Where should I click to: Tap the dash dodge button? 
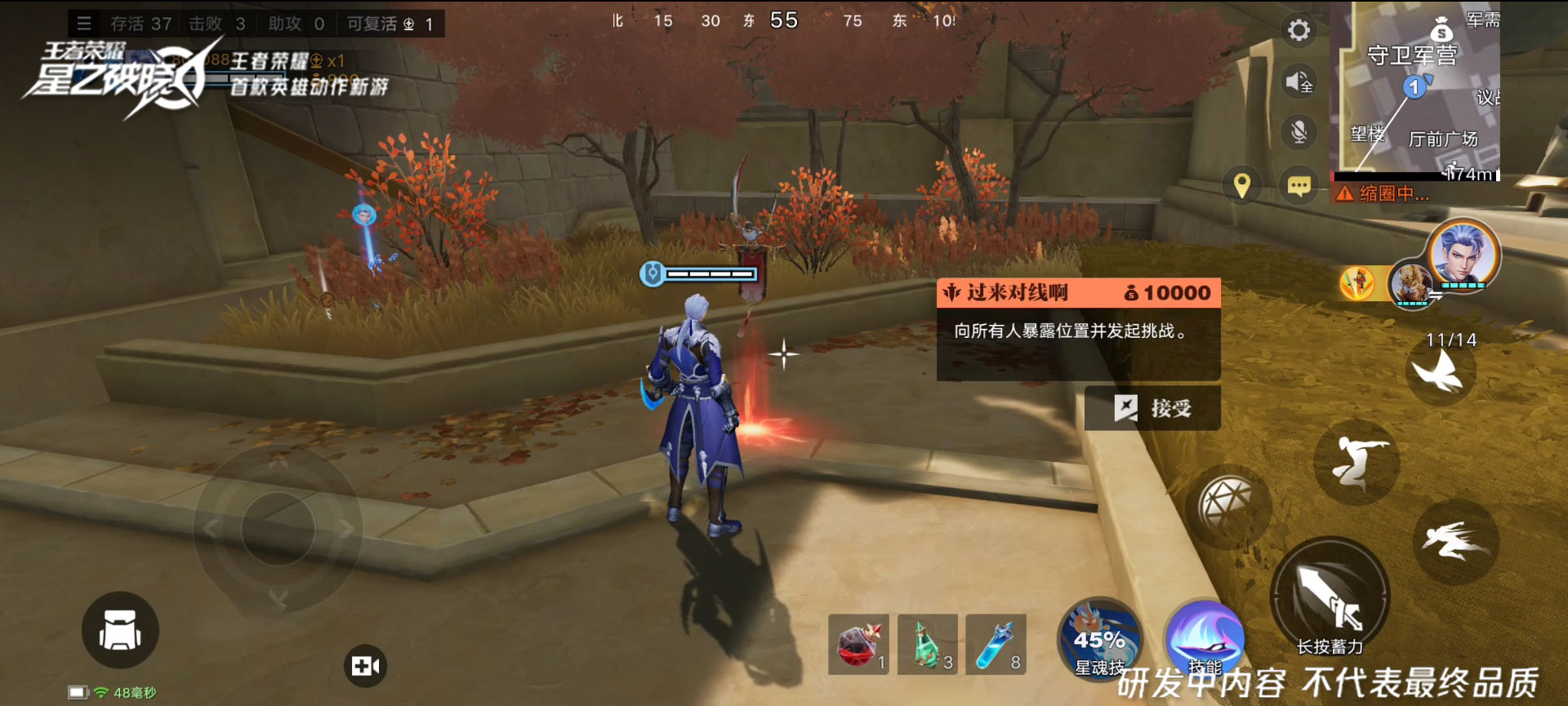(x=1455, y=541)
